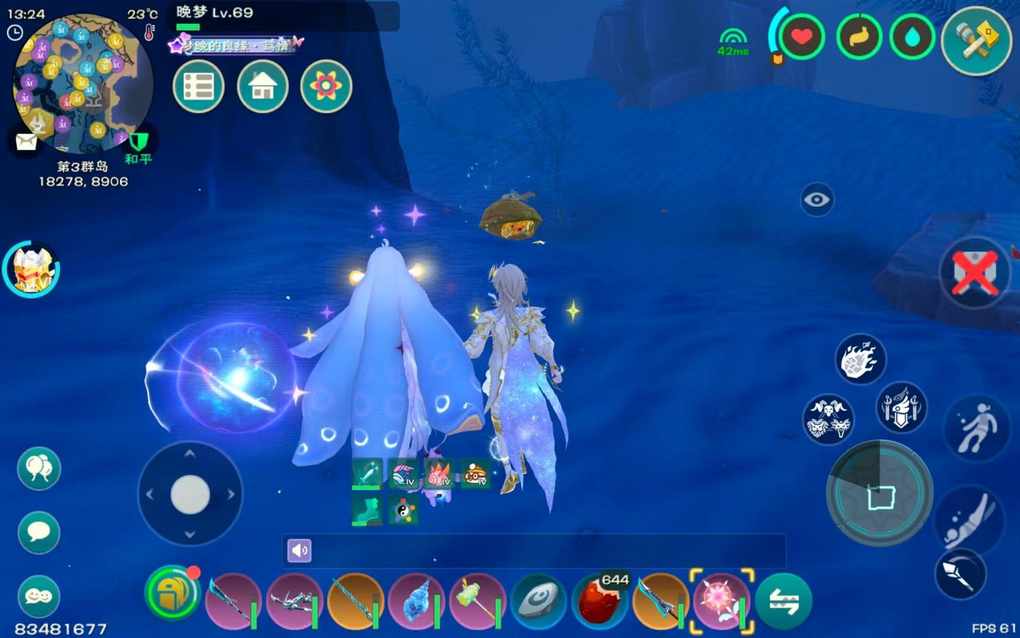
Task: Switch hotbar with the swap arrows button
Action: point(783,601)
